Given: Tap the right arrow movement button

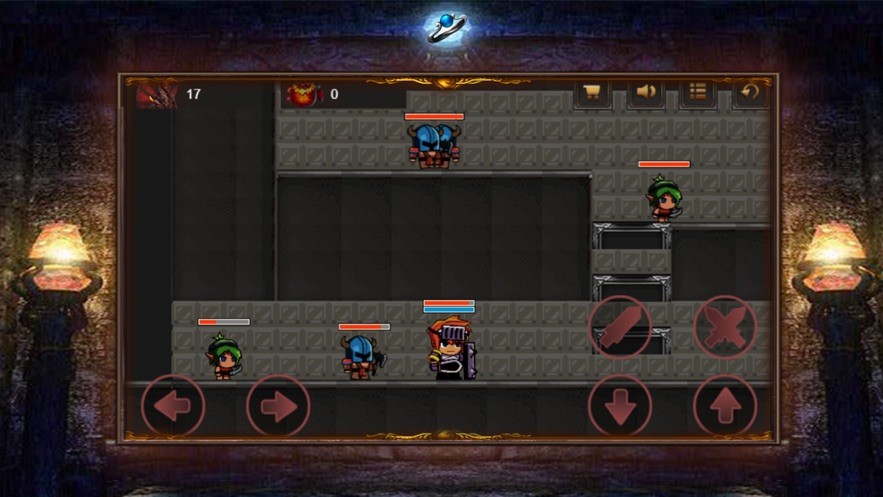Looking at the screenshot, I should [278, 405].
